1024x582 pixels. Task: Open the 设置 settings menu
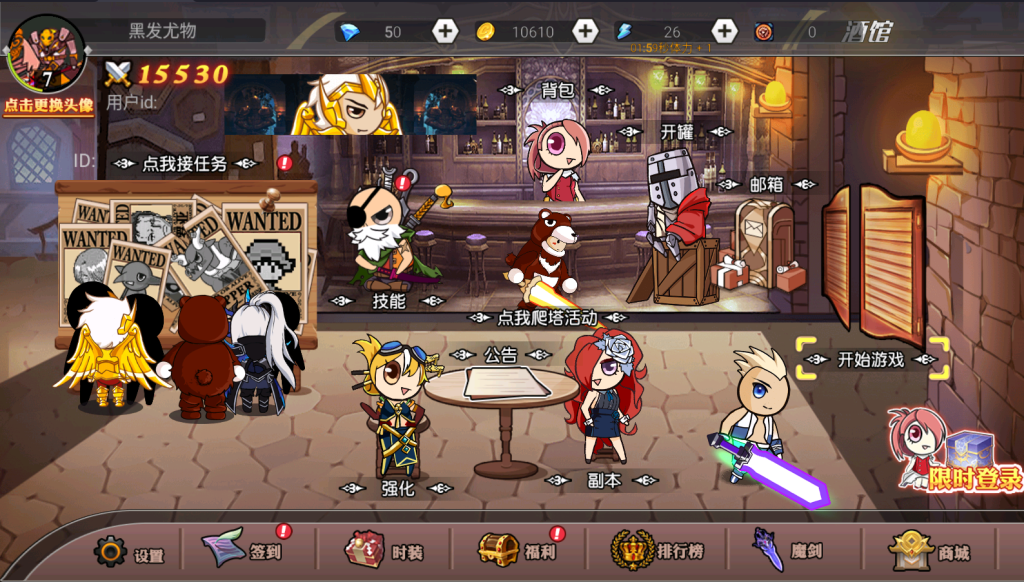coord(129,551)
